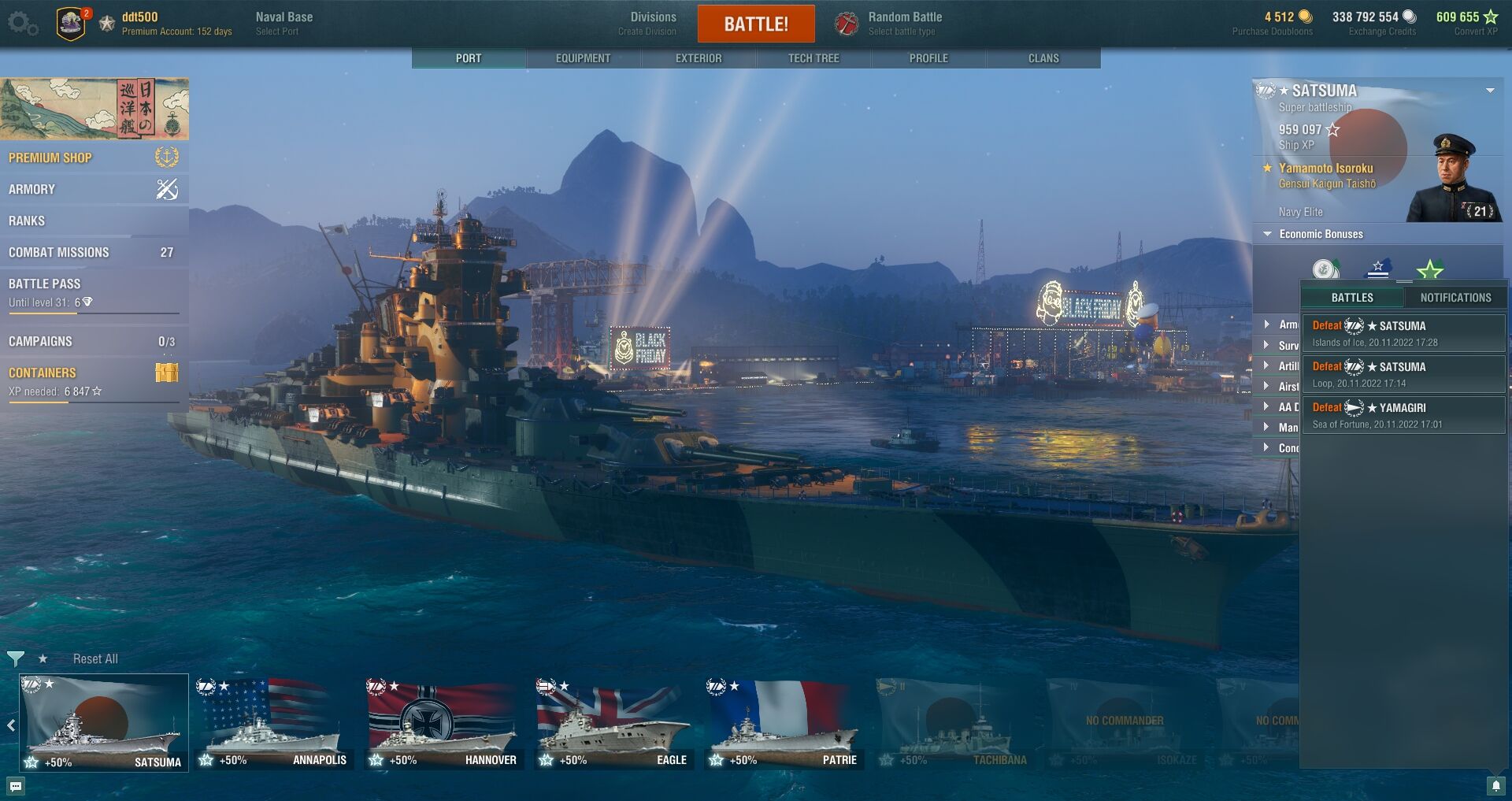Open the Premium Shop
The width and height of the screenshot is (1512, 801).
[x=50, y=158]
